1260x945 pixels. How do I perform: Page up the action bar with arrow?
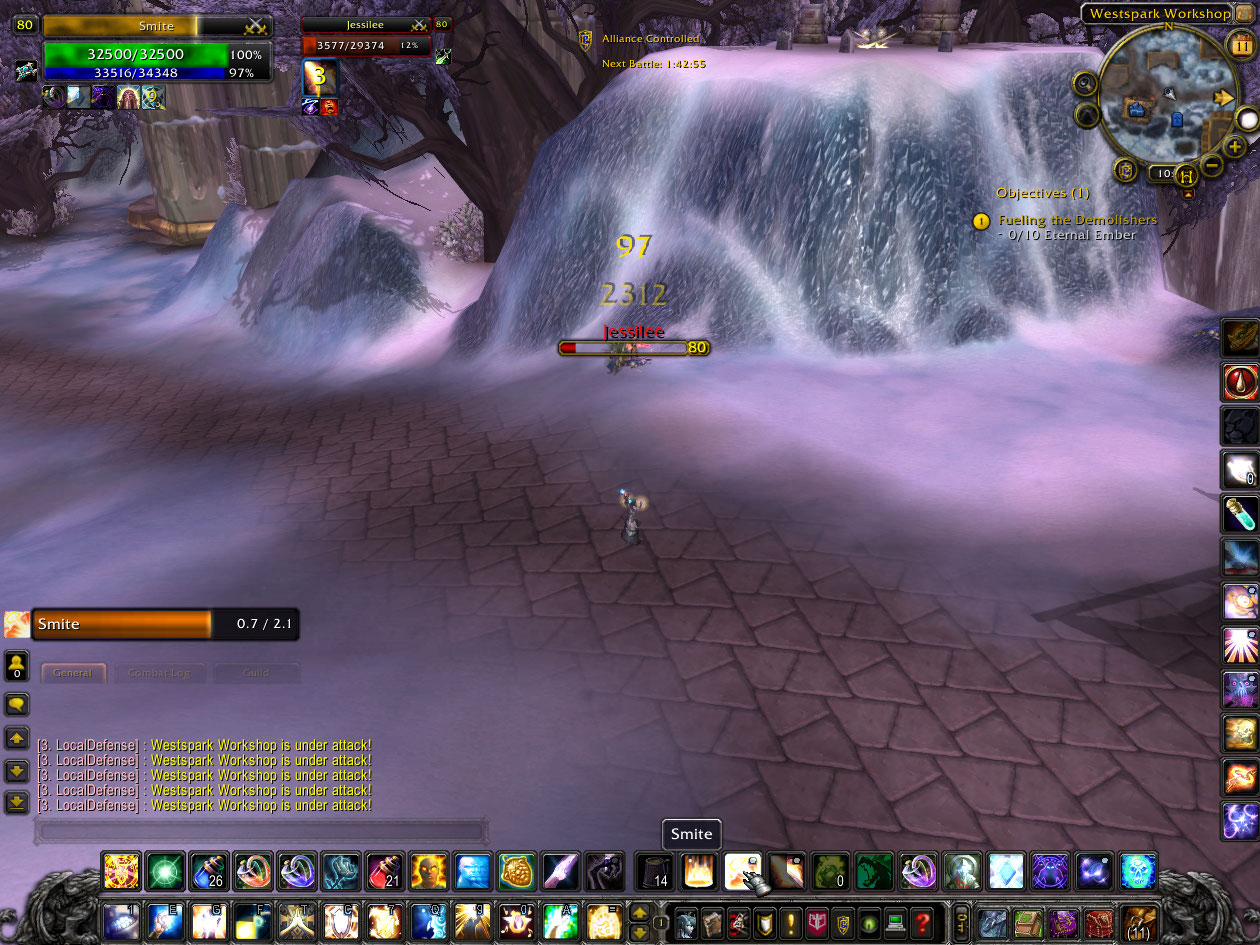(x=639, y=912)
